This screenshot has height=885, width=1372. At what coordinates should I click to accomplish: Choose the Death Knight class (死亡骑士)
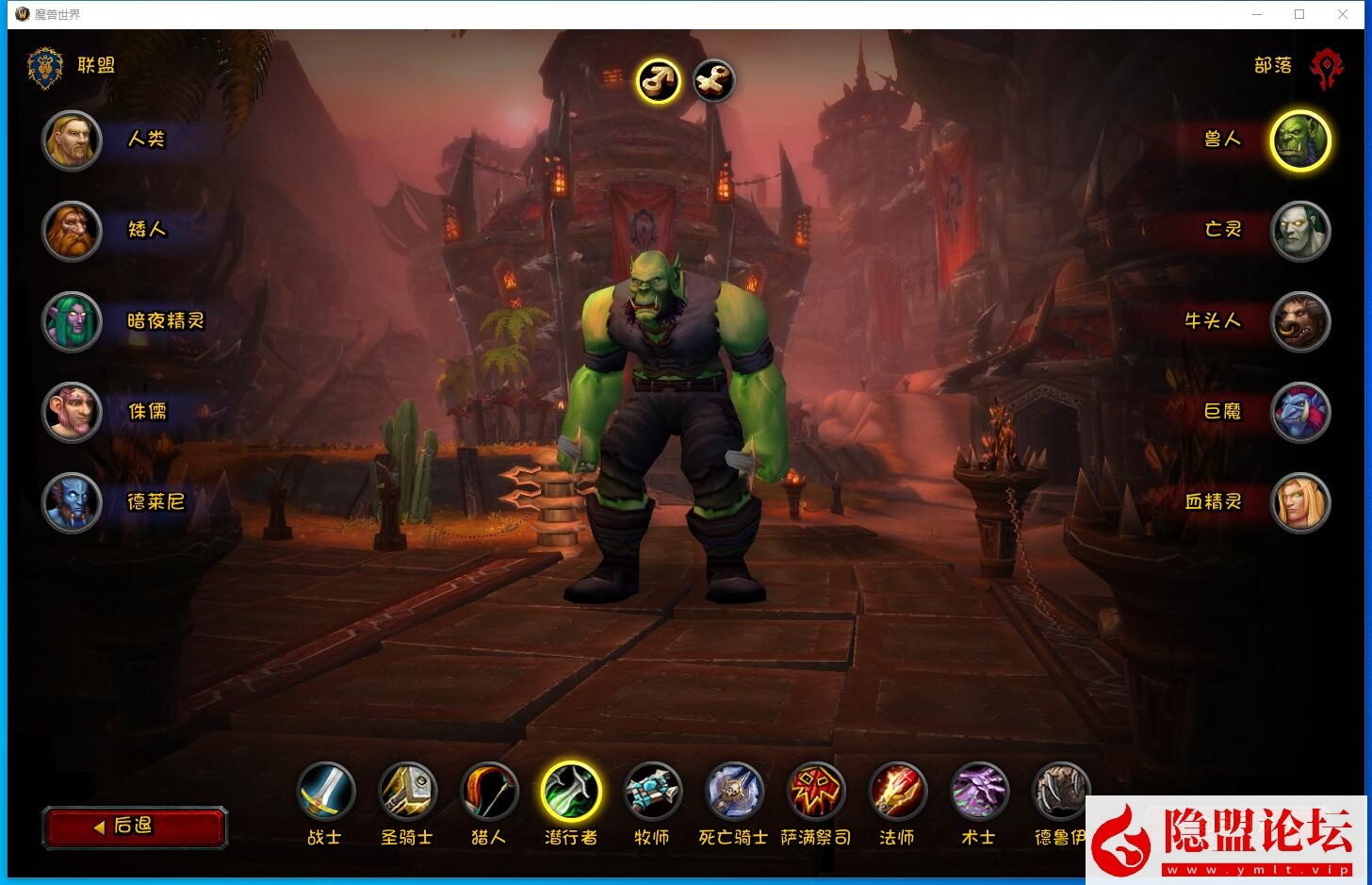[734, 792]
